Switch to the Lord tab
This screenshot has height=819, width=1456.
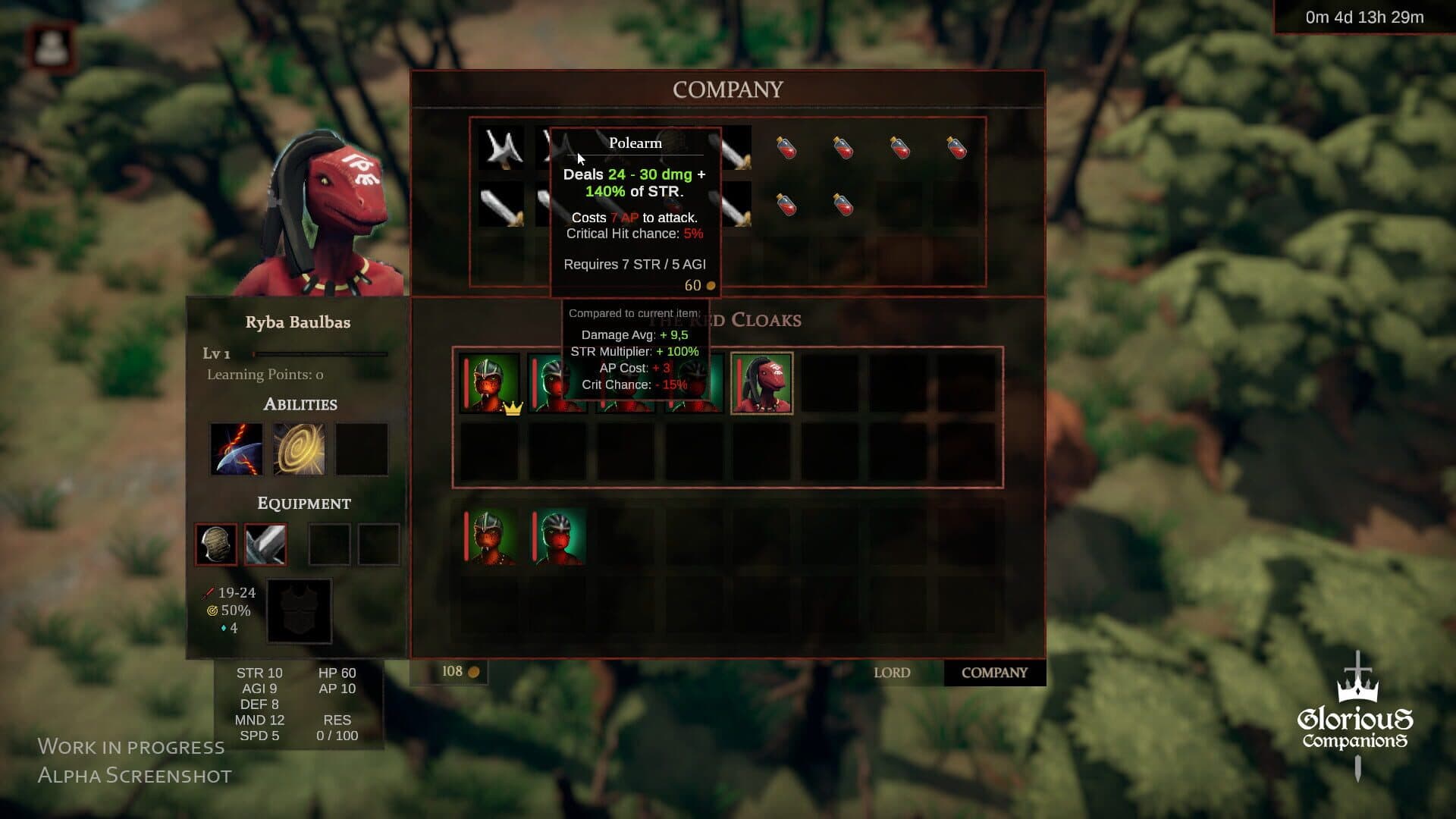(892, 673)
